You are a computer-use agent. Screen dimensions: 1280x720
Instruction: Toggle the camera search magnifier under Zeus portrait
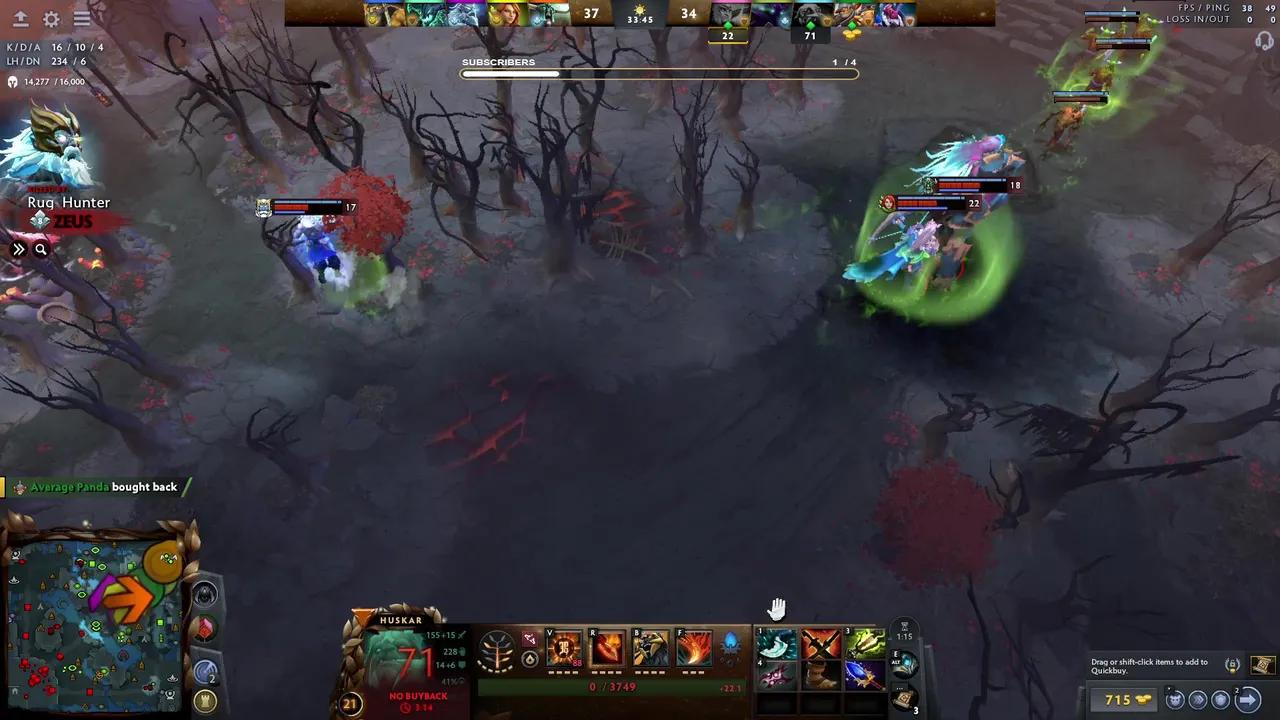coord(41,249)
